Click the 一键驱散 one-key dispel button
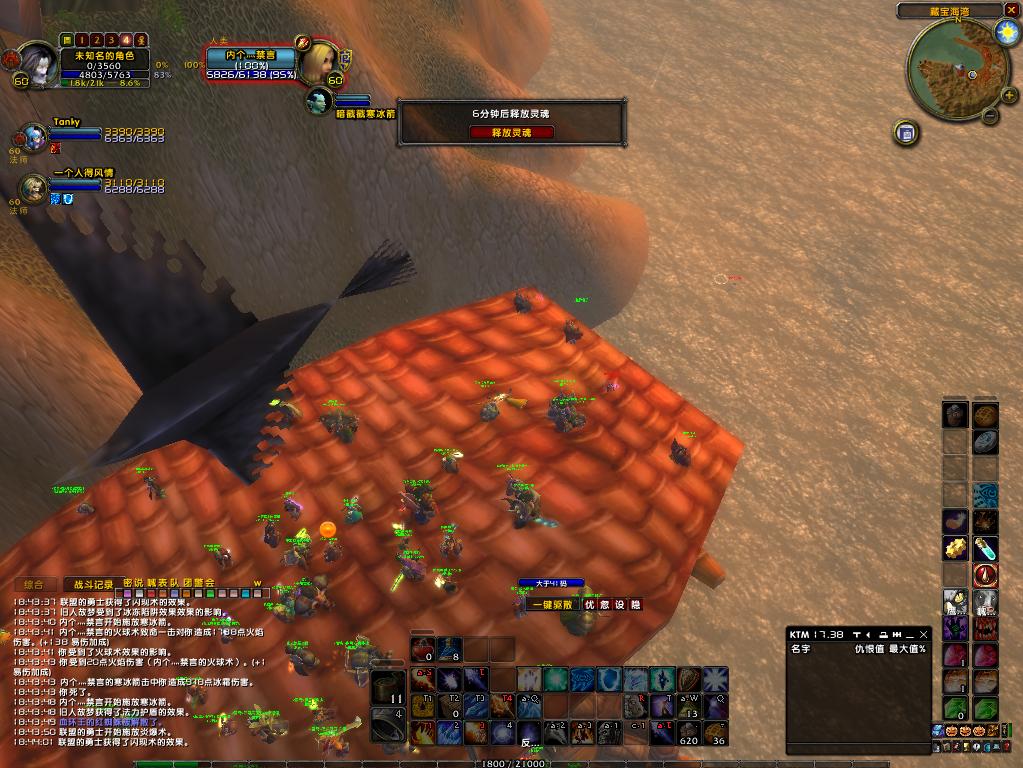The width and height of the screenshot is (1023, 768). (553, 604)
